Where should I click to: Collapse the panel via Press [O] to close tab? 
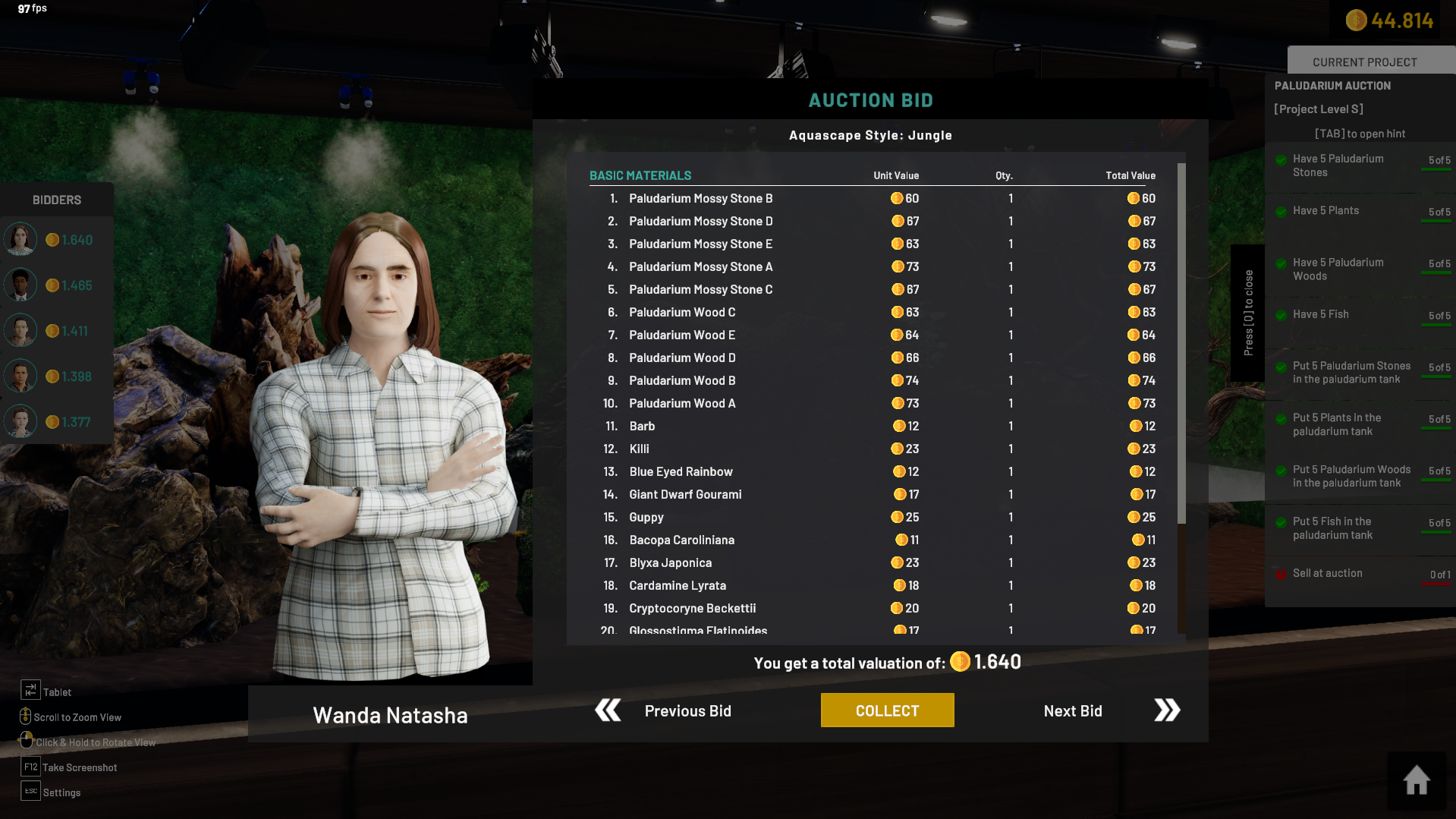(1248, 313)
